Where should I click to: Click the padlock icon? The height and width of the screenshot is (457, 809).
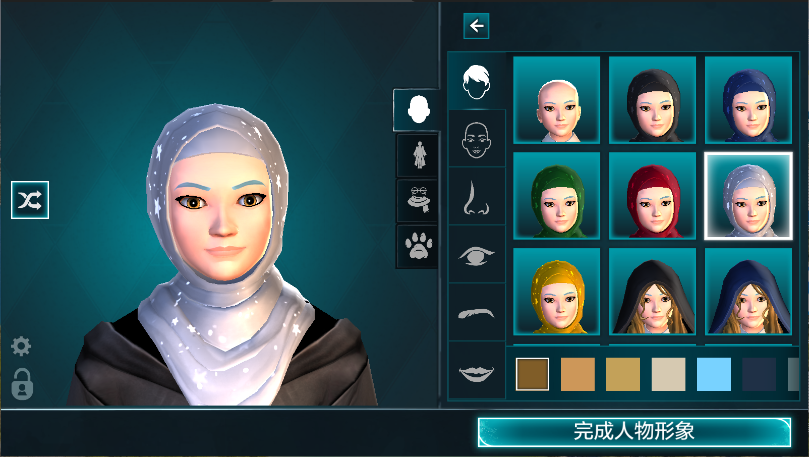click(x=21, y=384)
